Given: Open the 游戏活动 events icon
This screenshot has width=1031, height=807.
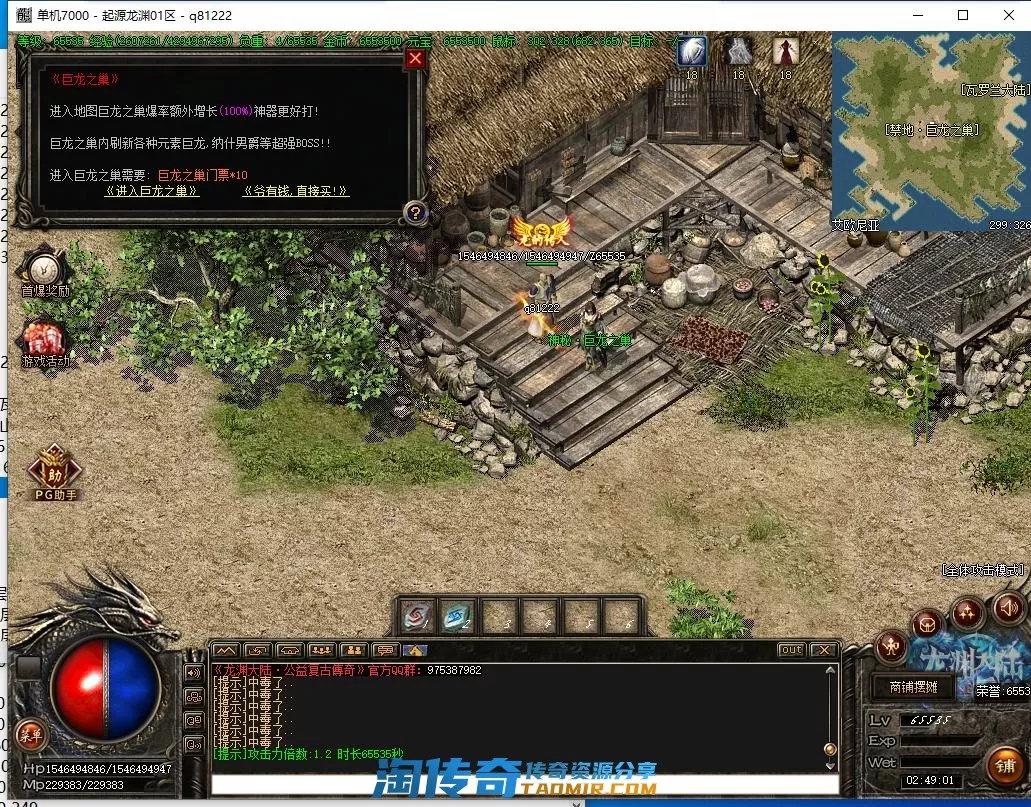Looking at the screenshot, I should pos(44,342).
